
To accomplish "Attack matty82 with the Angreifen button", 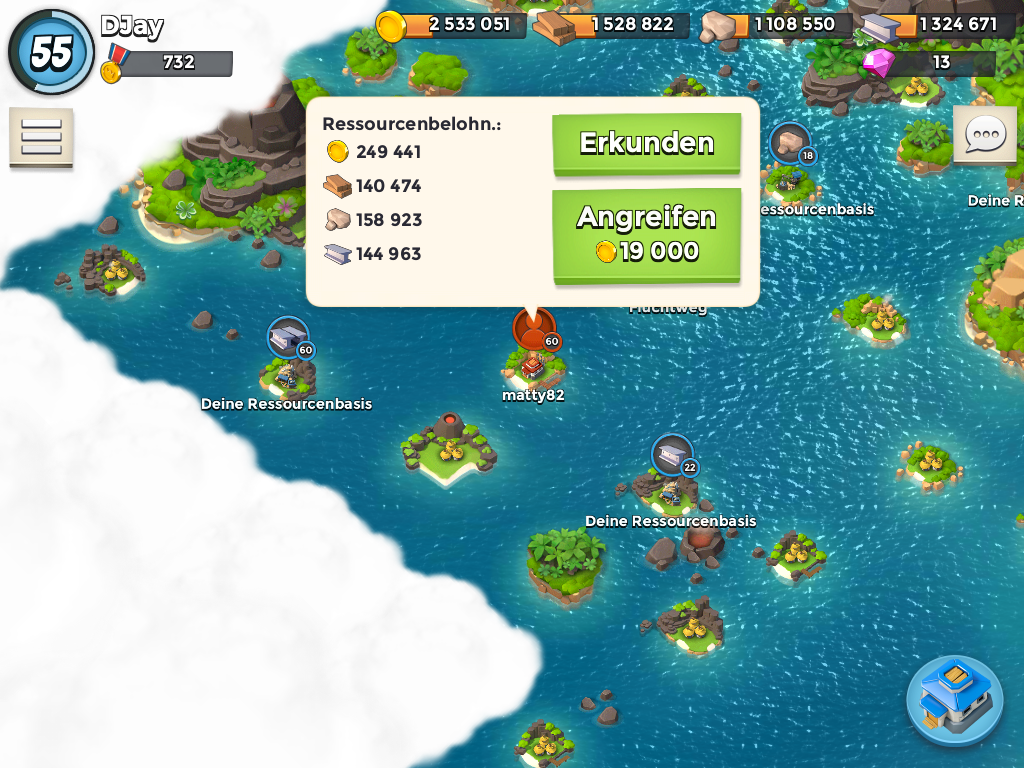I will (x=646, y=234).
